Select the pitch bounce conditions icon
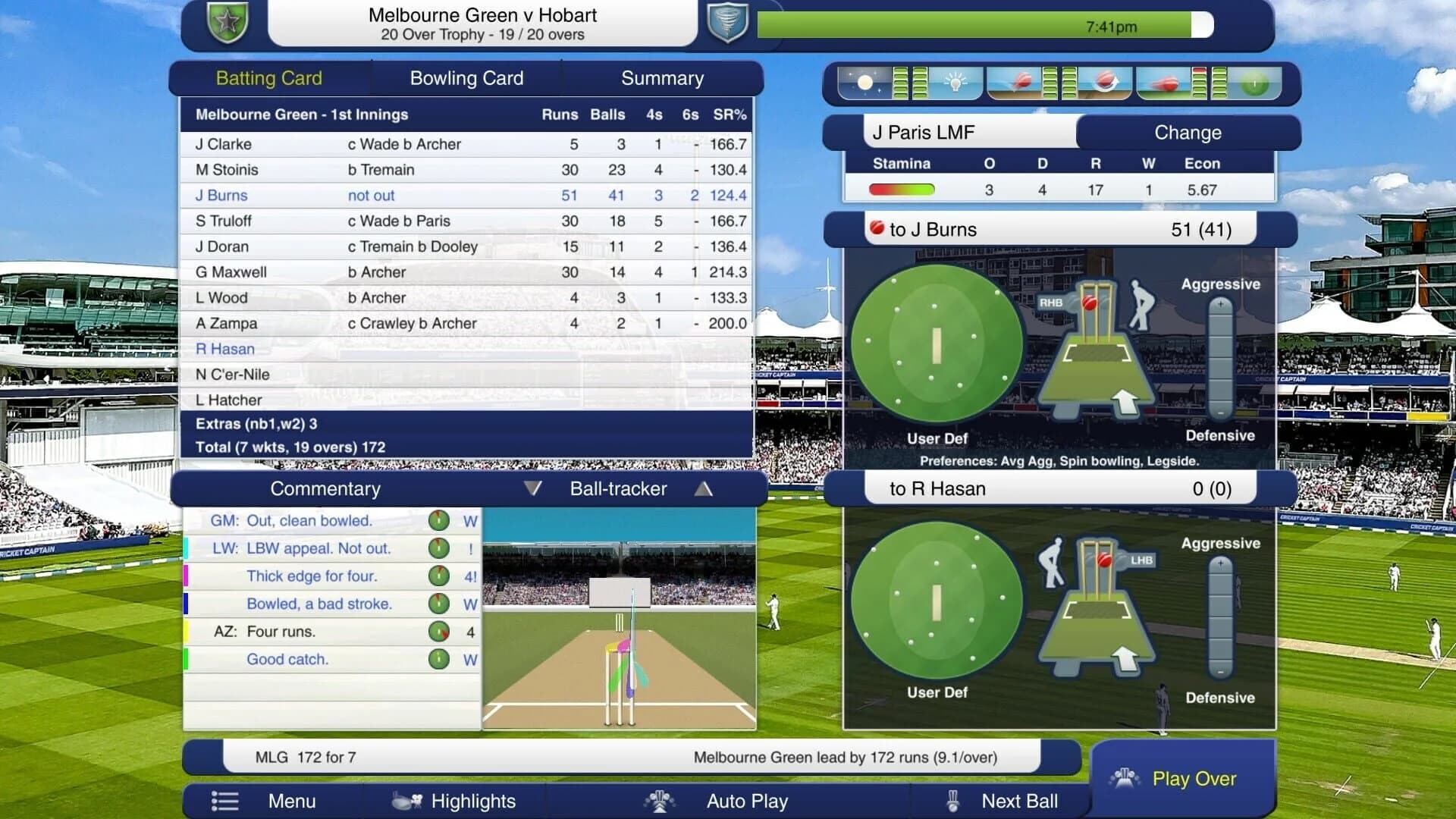This screenshot has height=819, width=1456. tap(1022, 83)
